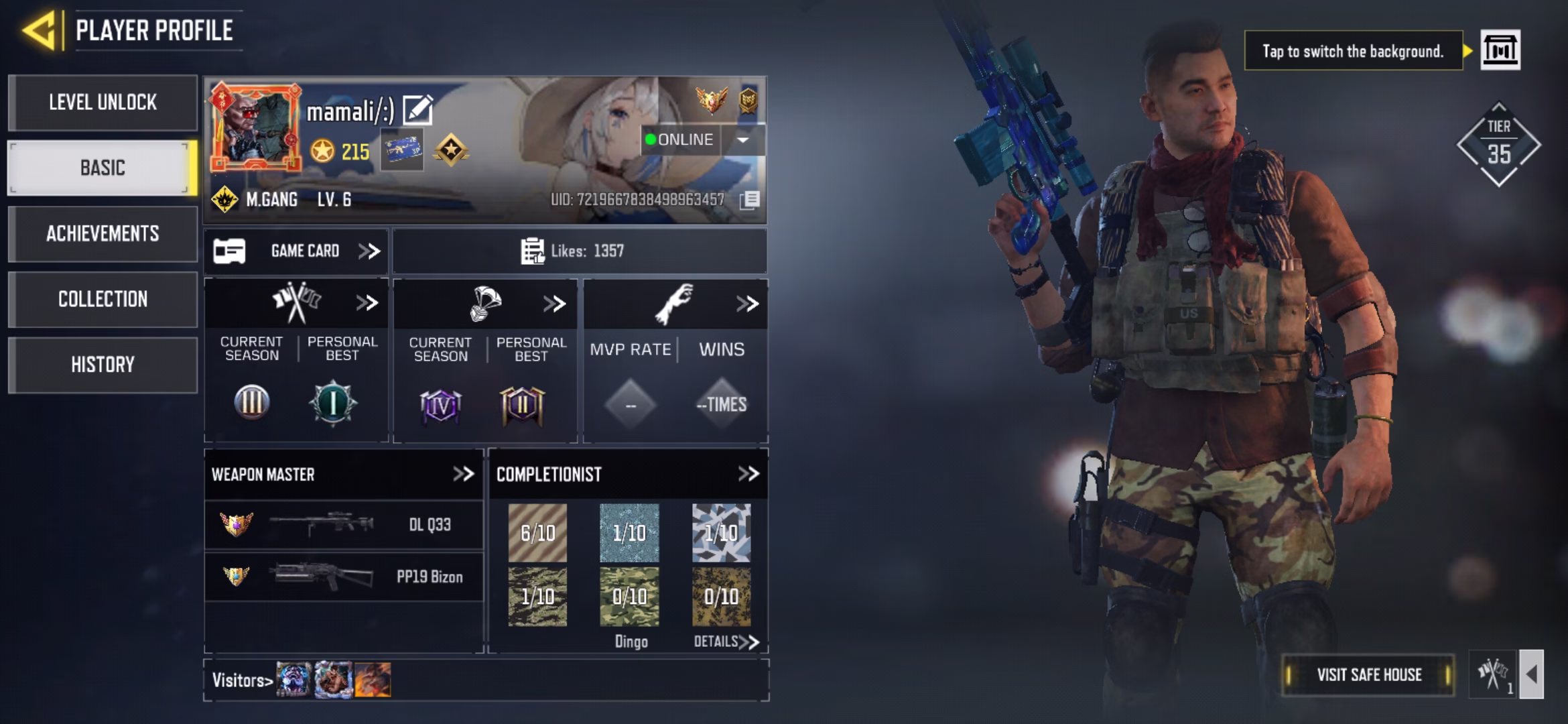
Task: Switch to the Achievements tab
Action: [103, 233]
